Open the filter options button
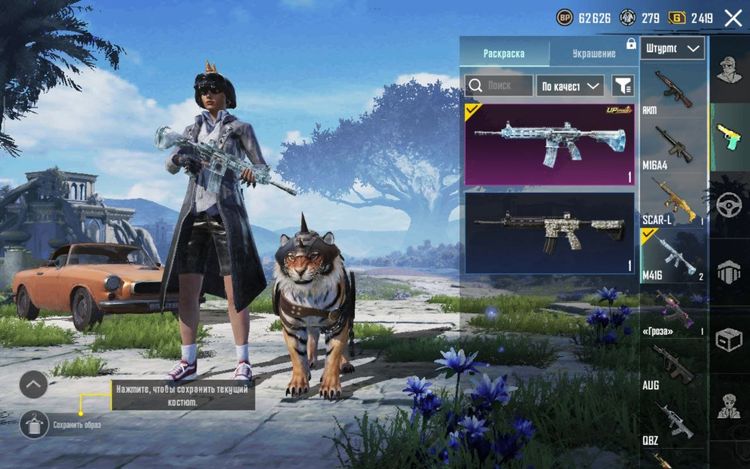This screenshot has height=469, width=750. pyautogui.click(x=623, y=85)
